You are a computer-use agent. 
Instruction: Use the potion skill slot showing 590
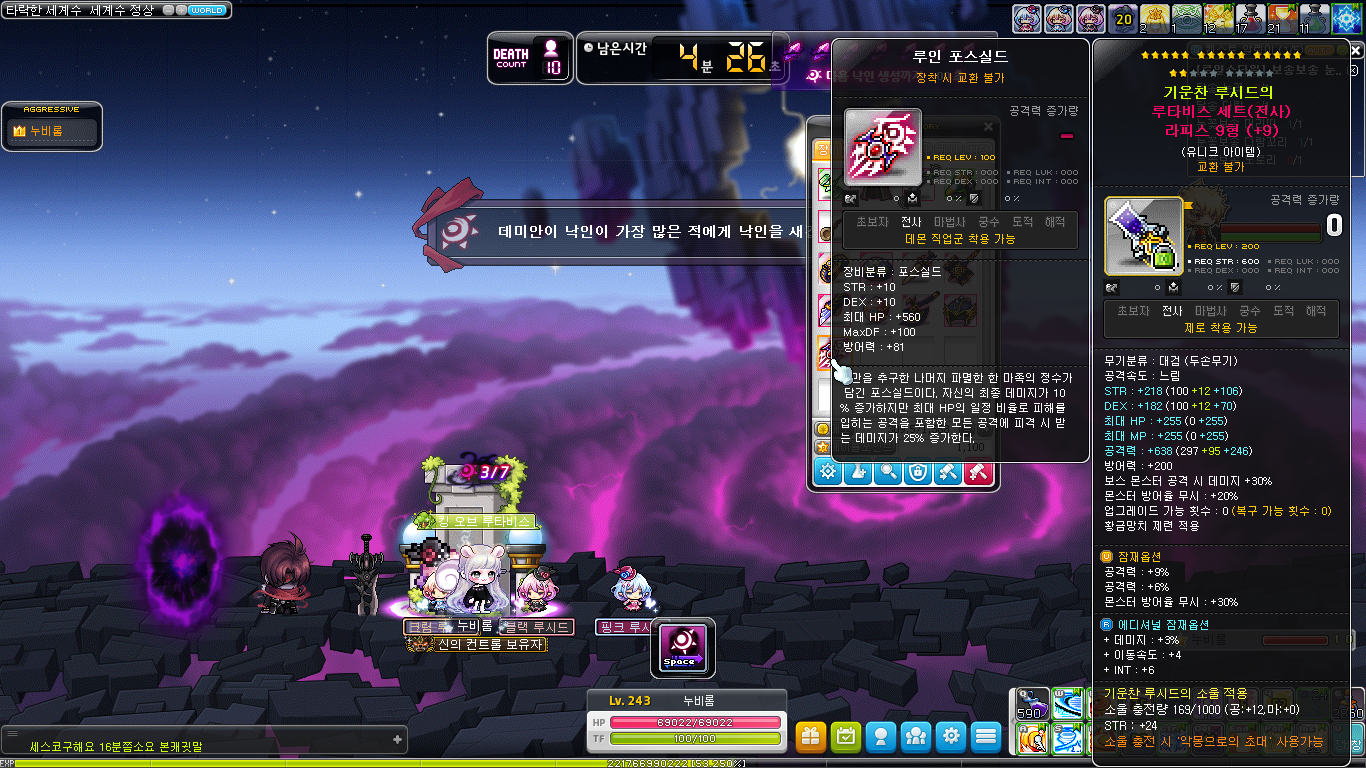1033,704
